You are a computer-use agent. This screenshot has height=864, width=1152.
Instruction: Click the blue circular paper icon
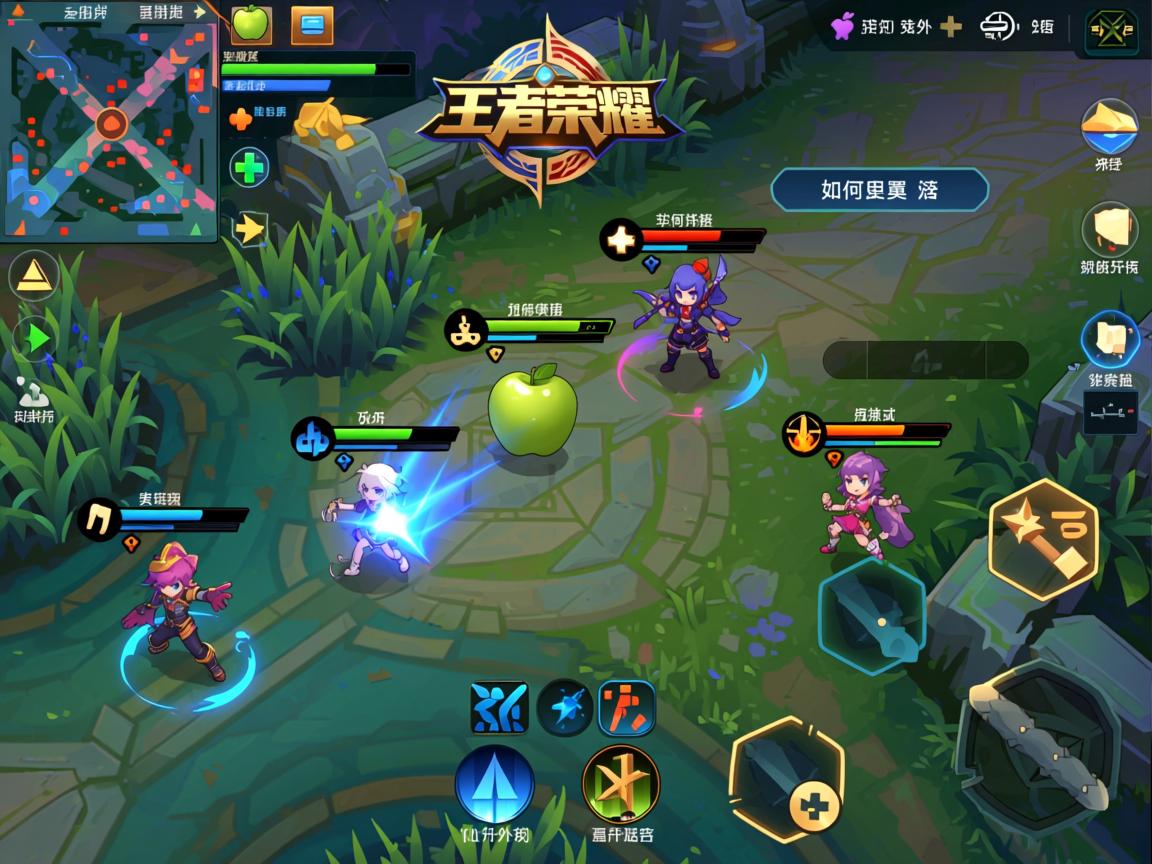pyautogui.click(x=1110, y=338)
